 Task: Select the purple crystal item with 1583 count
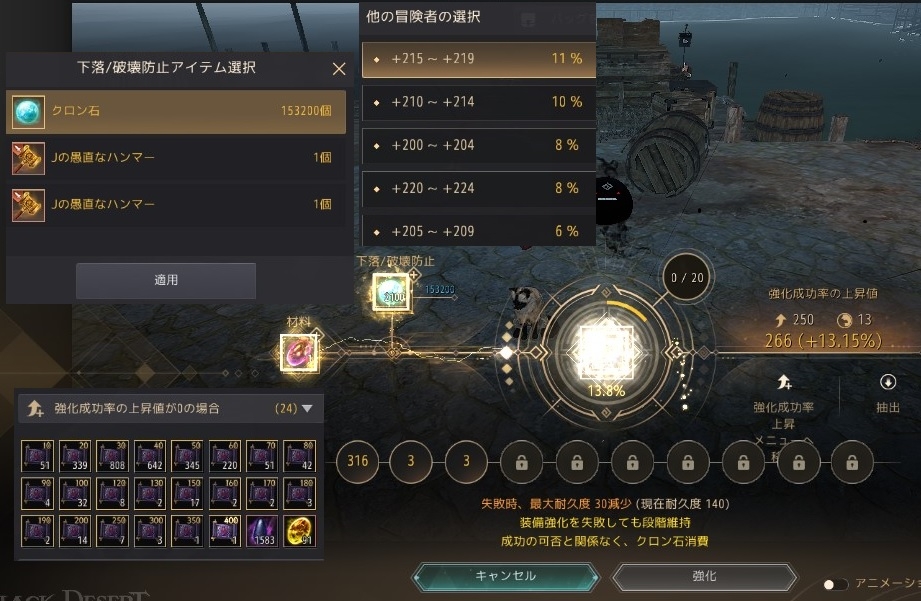[x=264, y=531]
